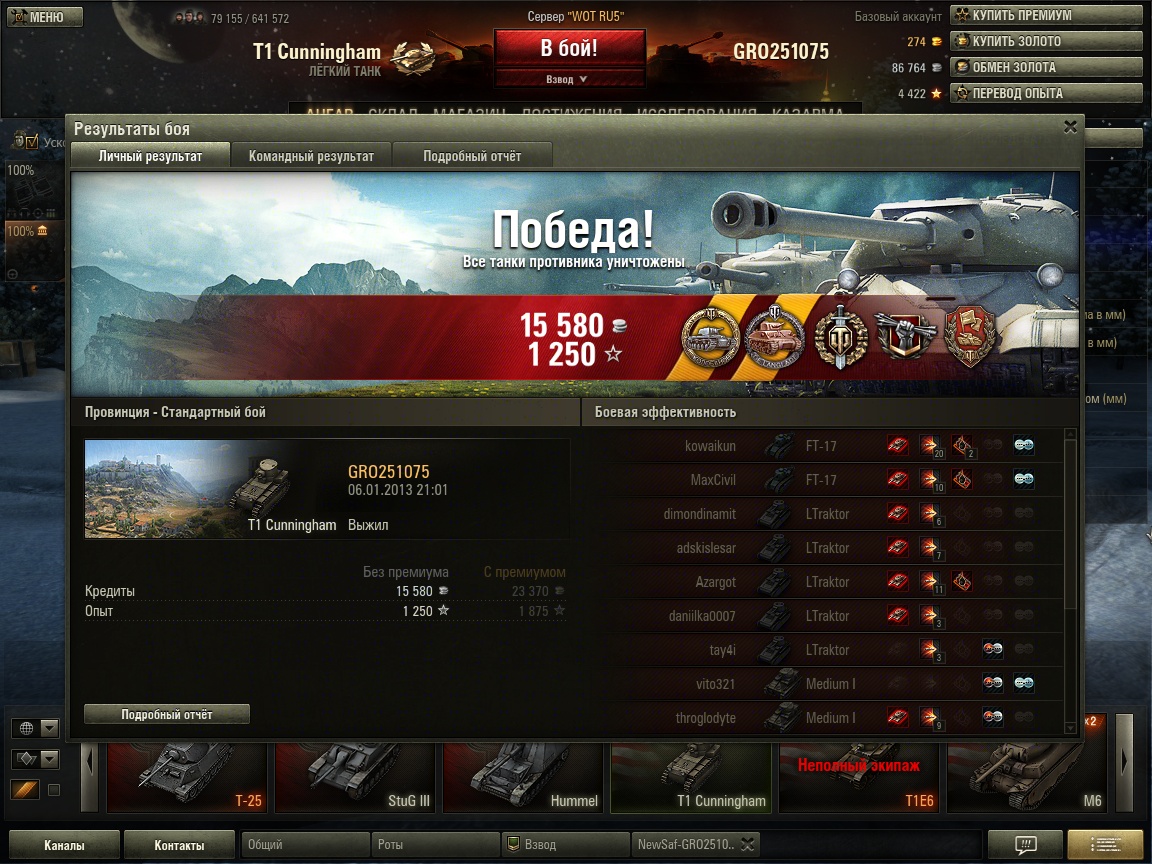Open the МЕНЮ button
The width and height of the screenshot is (1152, 864).
click(x=43, y=17)
